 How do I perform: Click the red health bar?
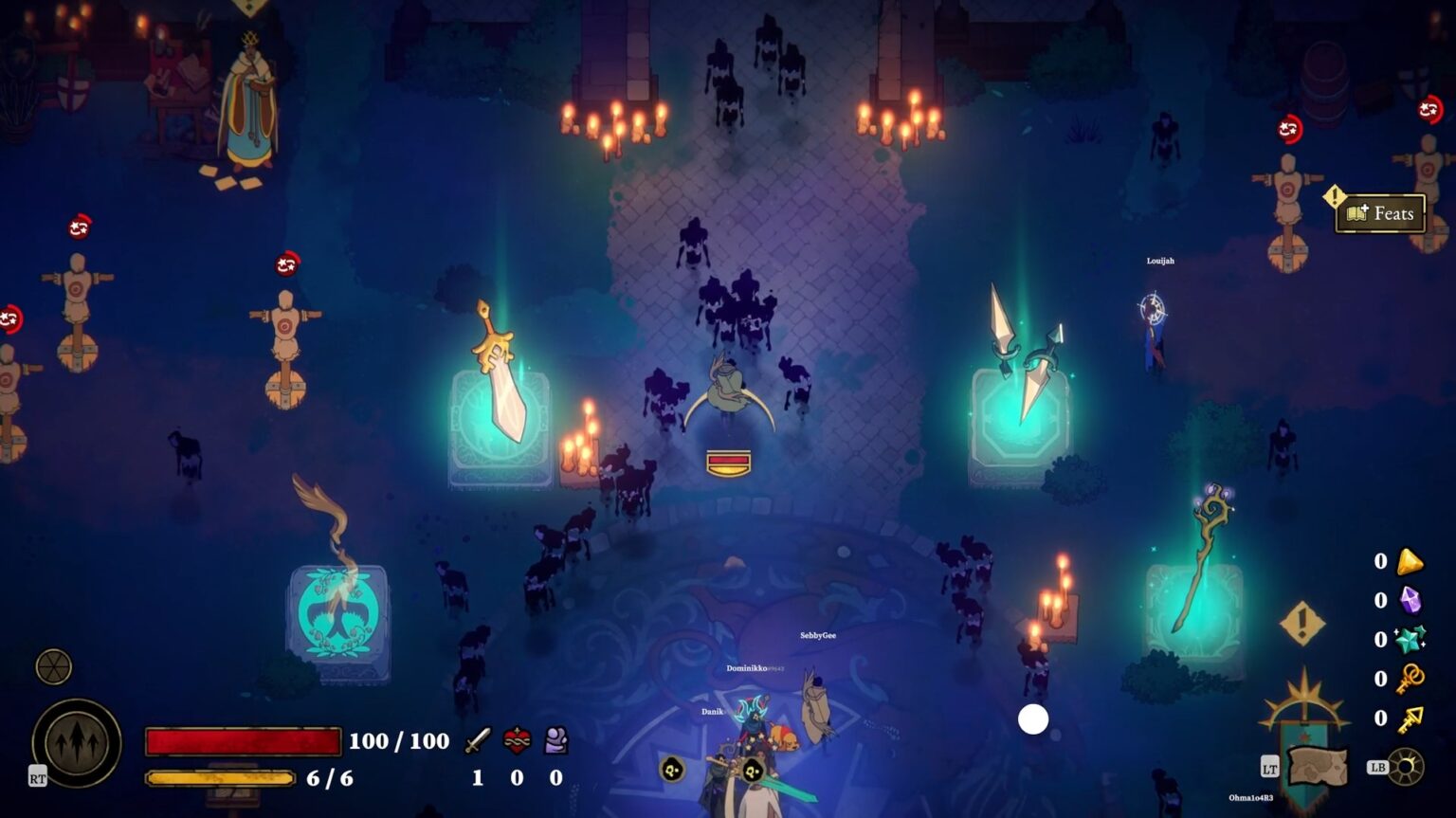(x=244, y=740)
